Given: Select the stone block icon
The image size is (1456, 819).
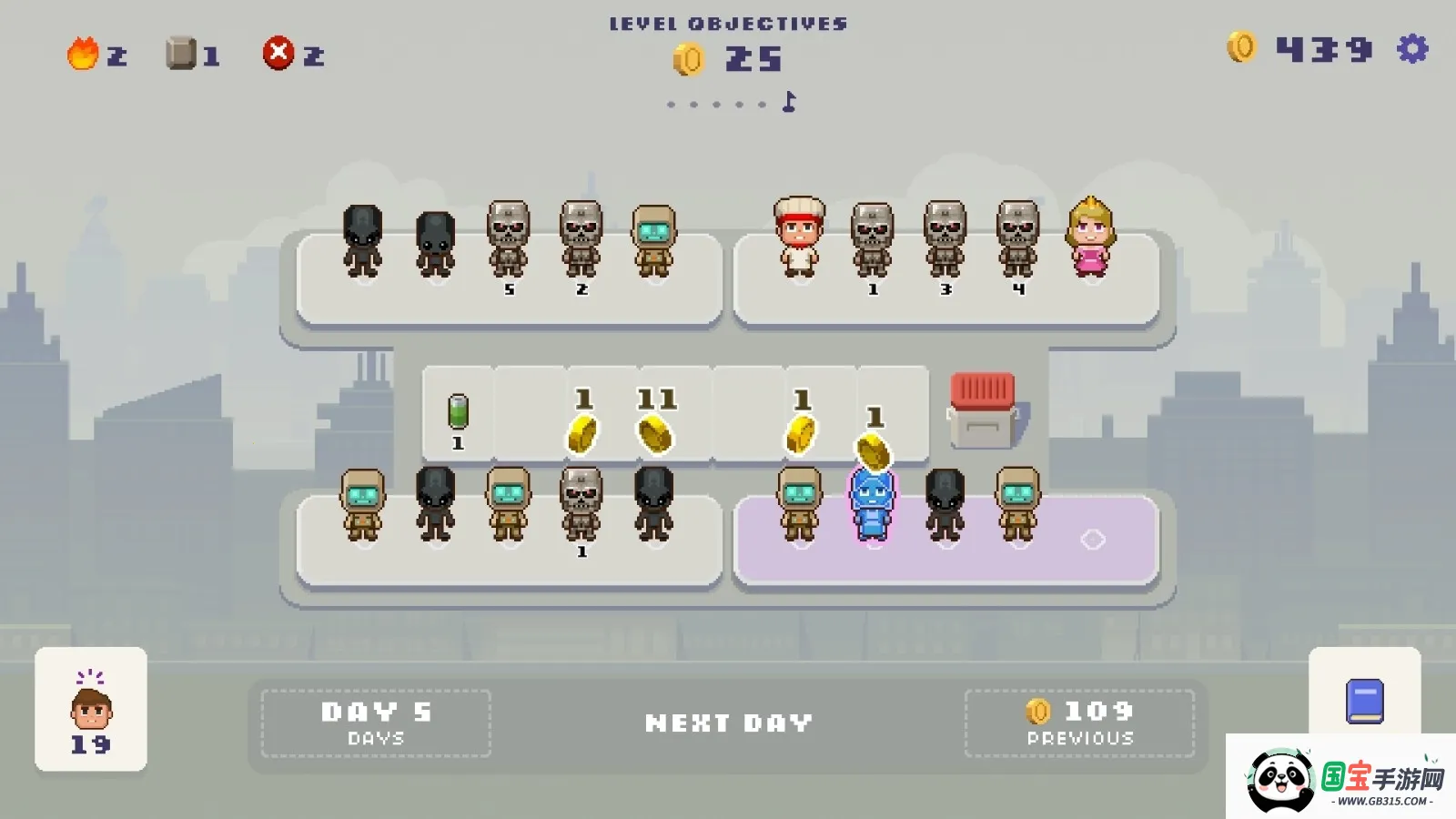Looking at the screenshot, I should [181, 54].
